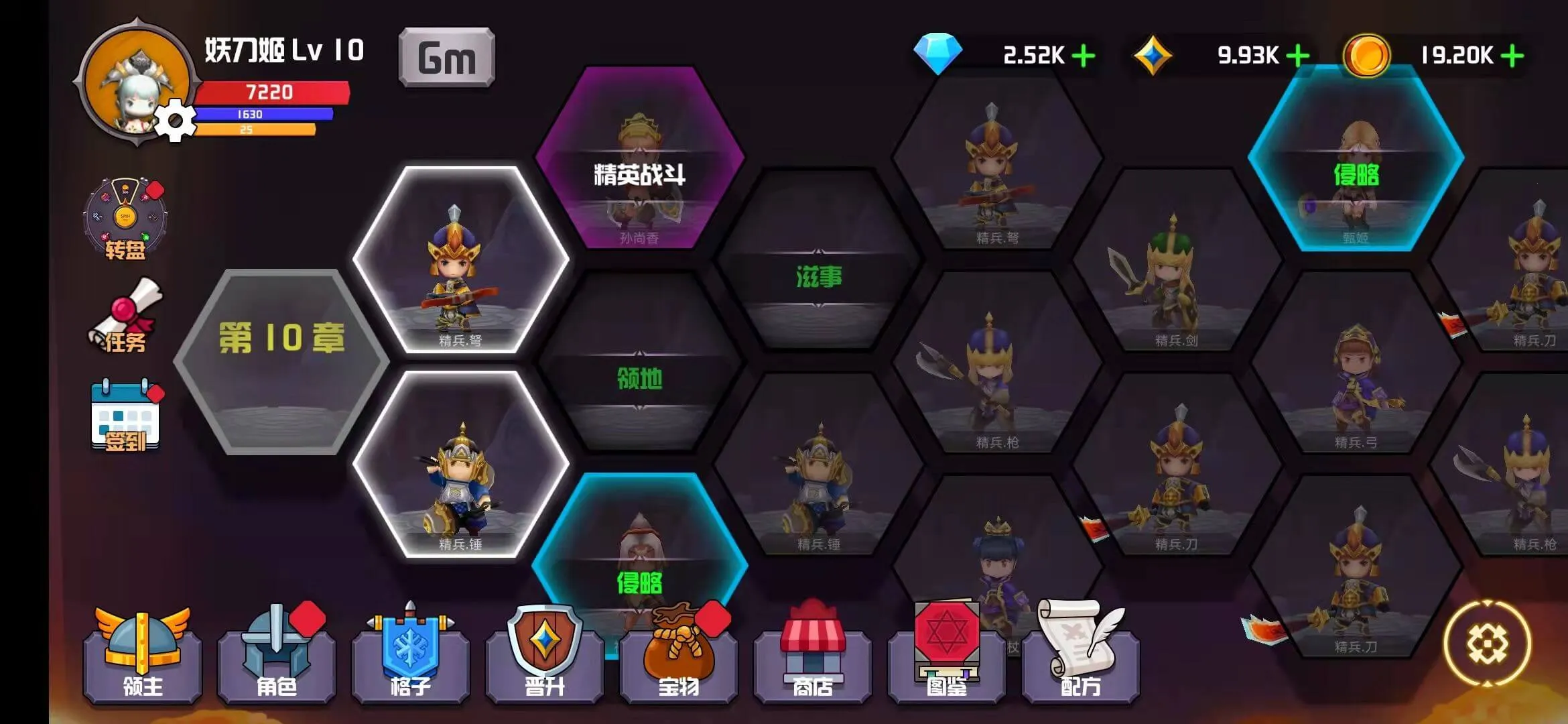Open the Gm button
The width and height of the screenshot is (1568, 724).
(446, 58)
